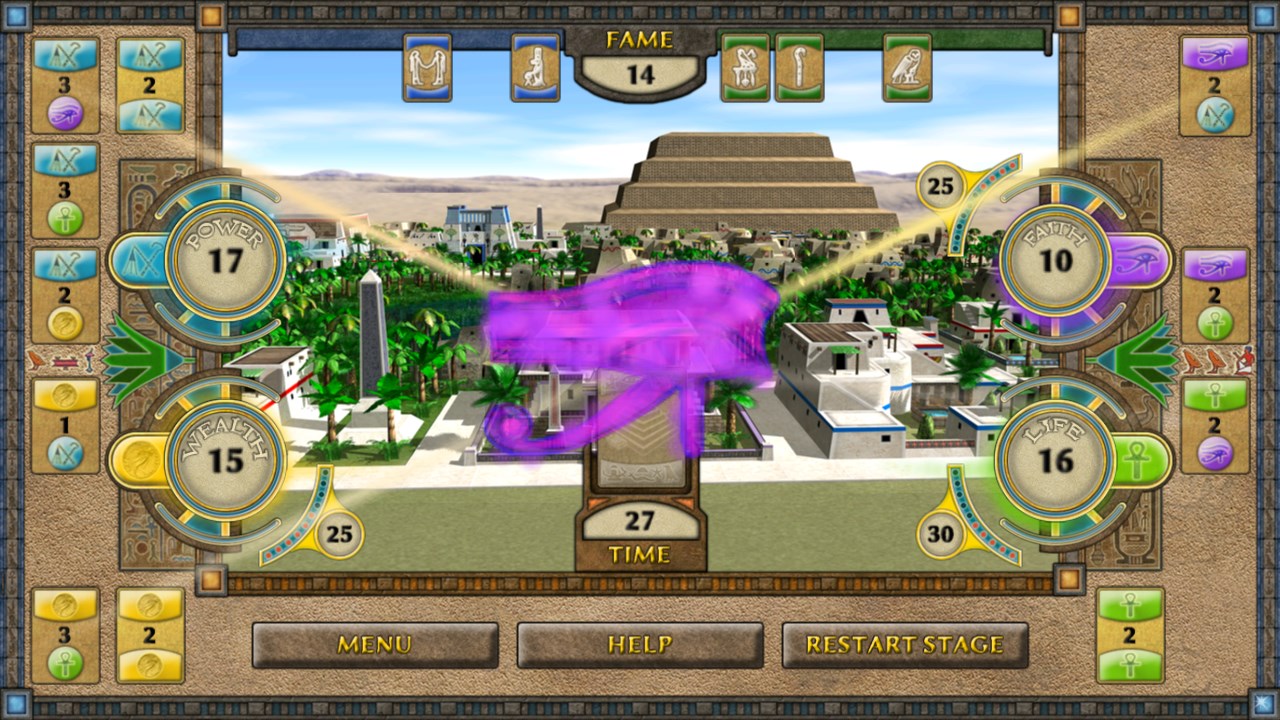This screenshot has height=720, width=1280.
Task: Select the blue seated-pharaoh hieroglyph card at top
Action: (536, 68)
